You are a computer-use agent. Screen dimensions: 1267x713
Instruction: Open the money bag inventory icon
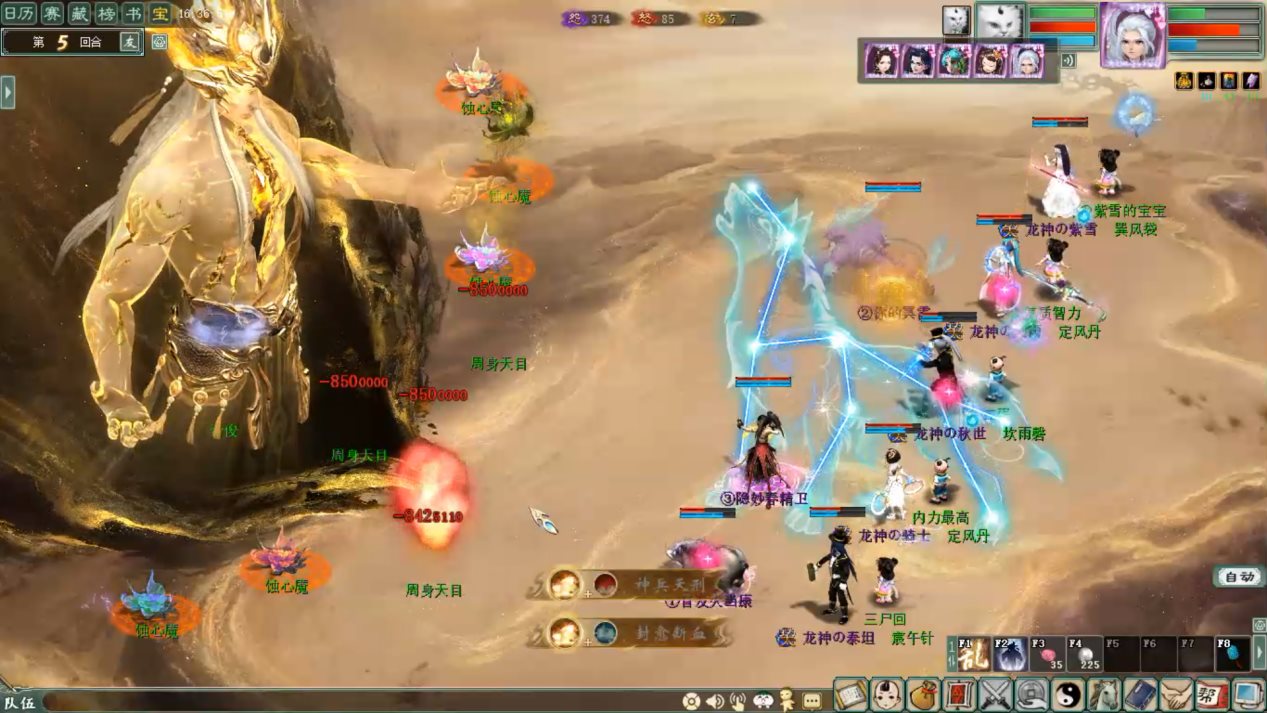tap(924, 693)
